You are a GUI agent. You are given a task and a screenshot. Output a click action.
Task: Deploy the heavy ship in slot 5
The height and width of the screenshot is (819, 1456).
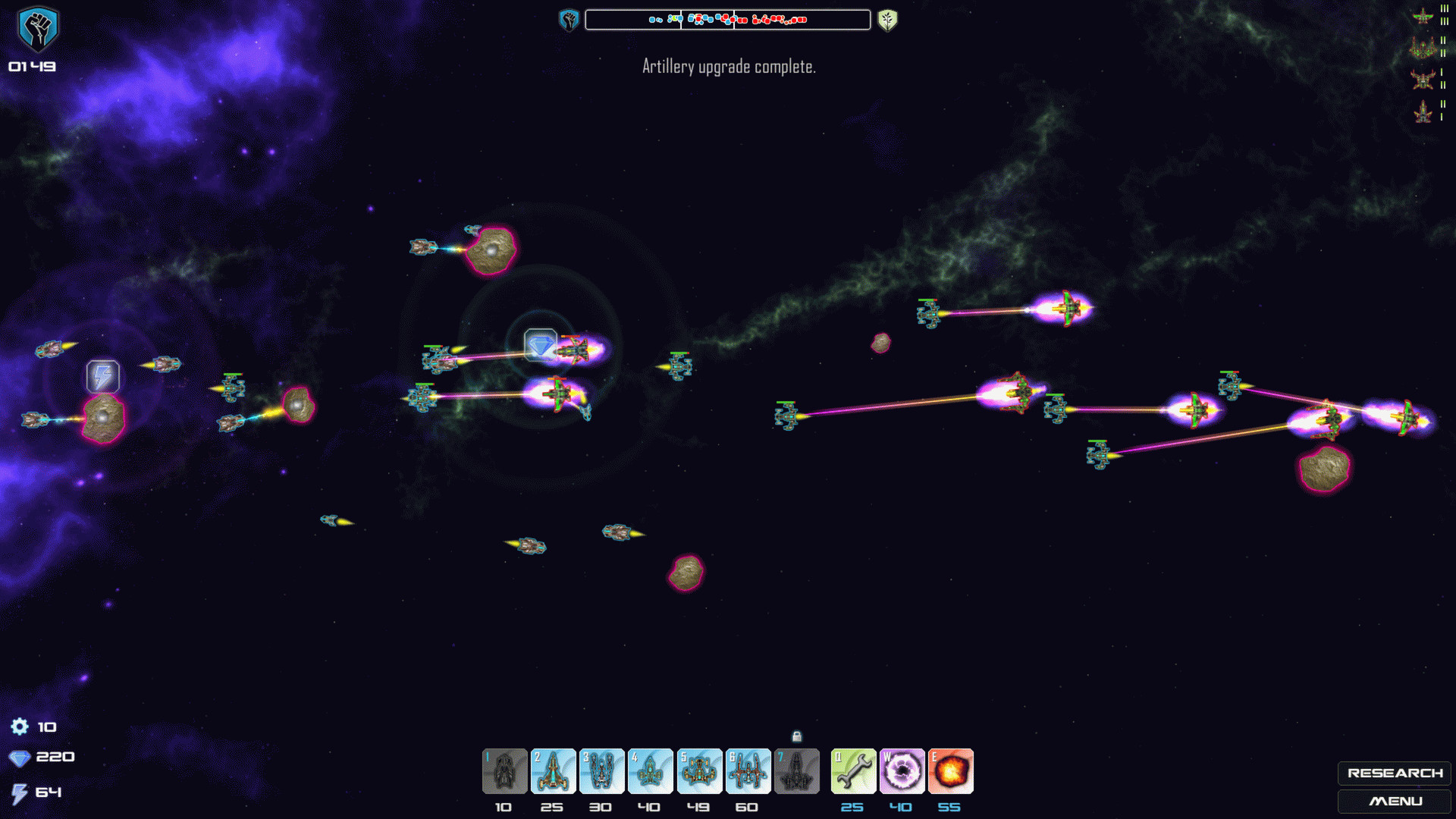point(699,771)
